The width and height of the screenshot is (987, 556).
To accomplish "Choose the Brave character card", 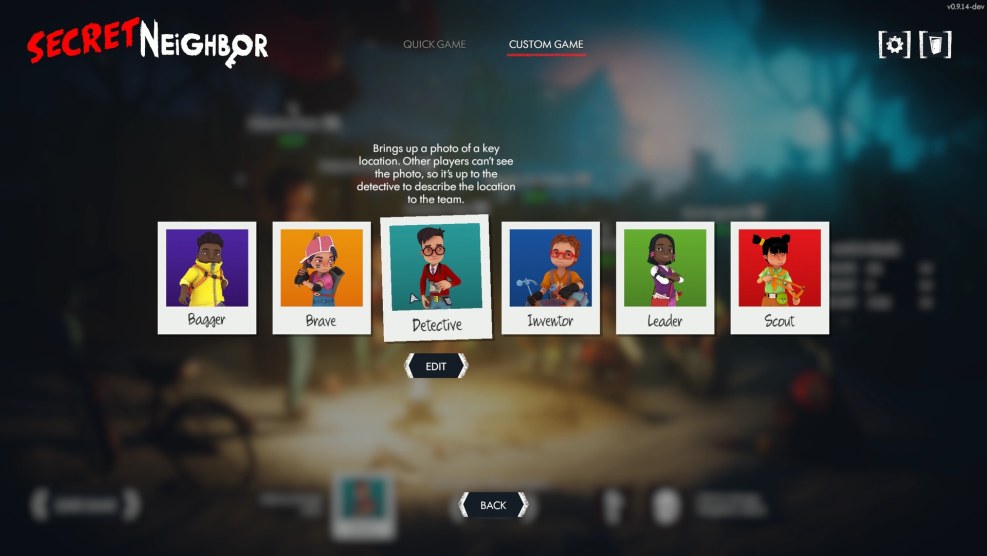I will [321, 277].
